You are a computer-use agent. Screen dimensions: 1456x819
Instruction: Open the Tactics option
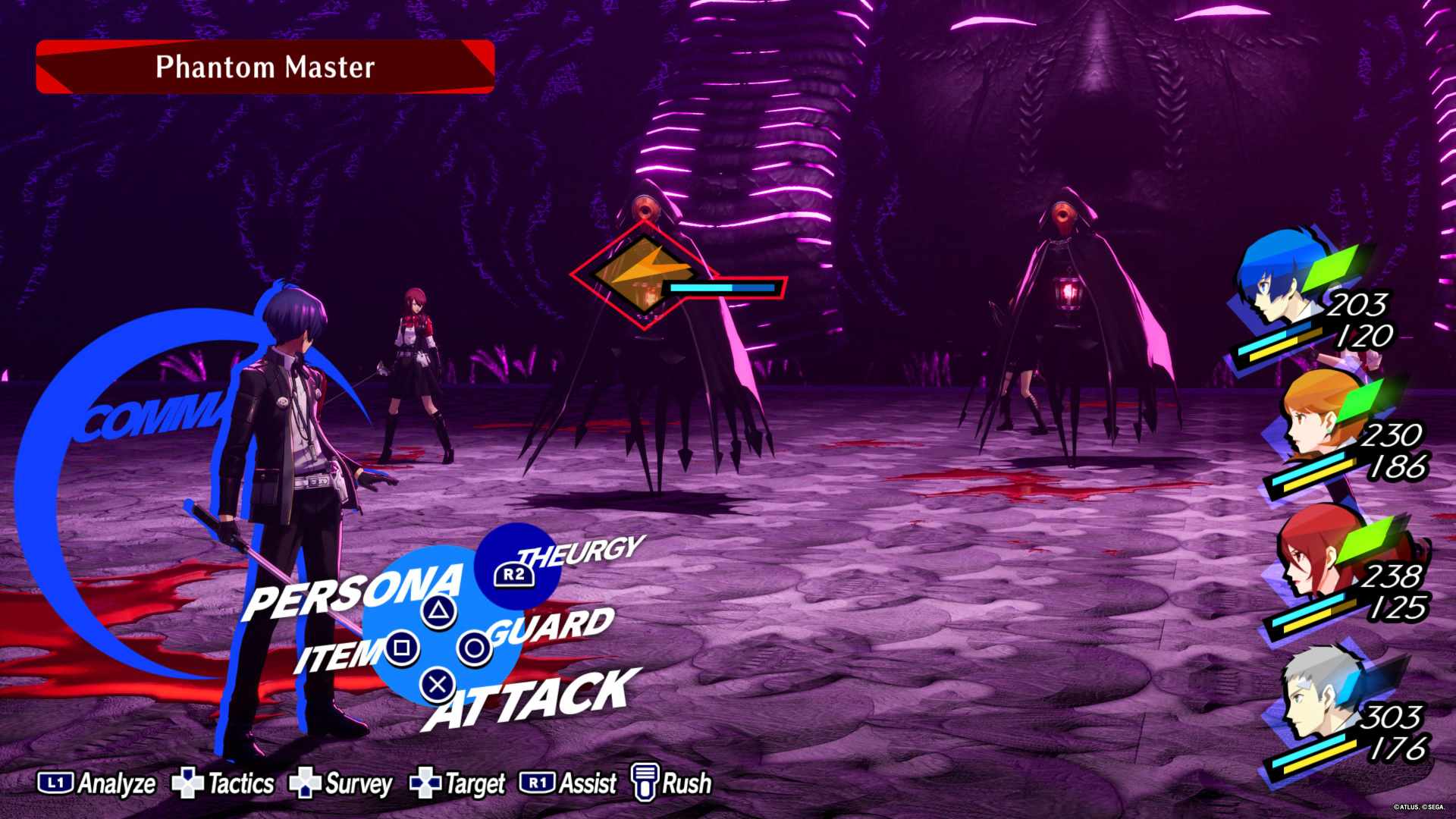pyautogui.click(x=223, y=783)
